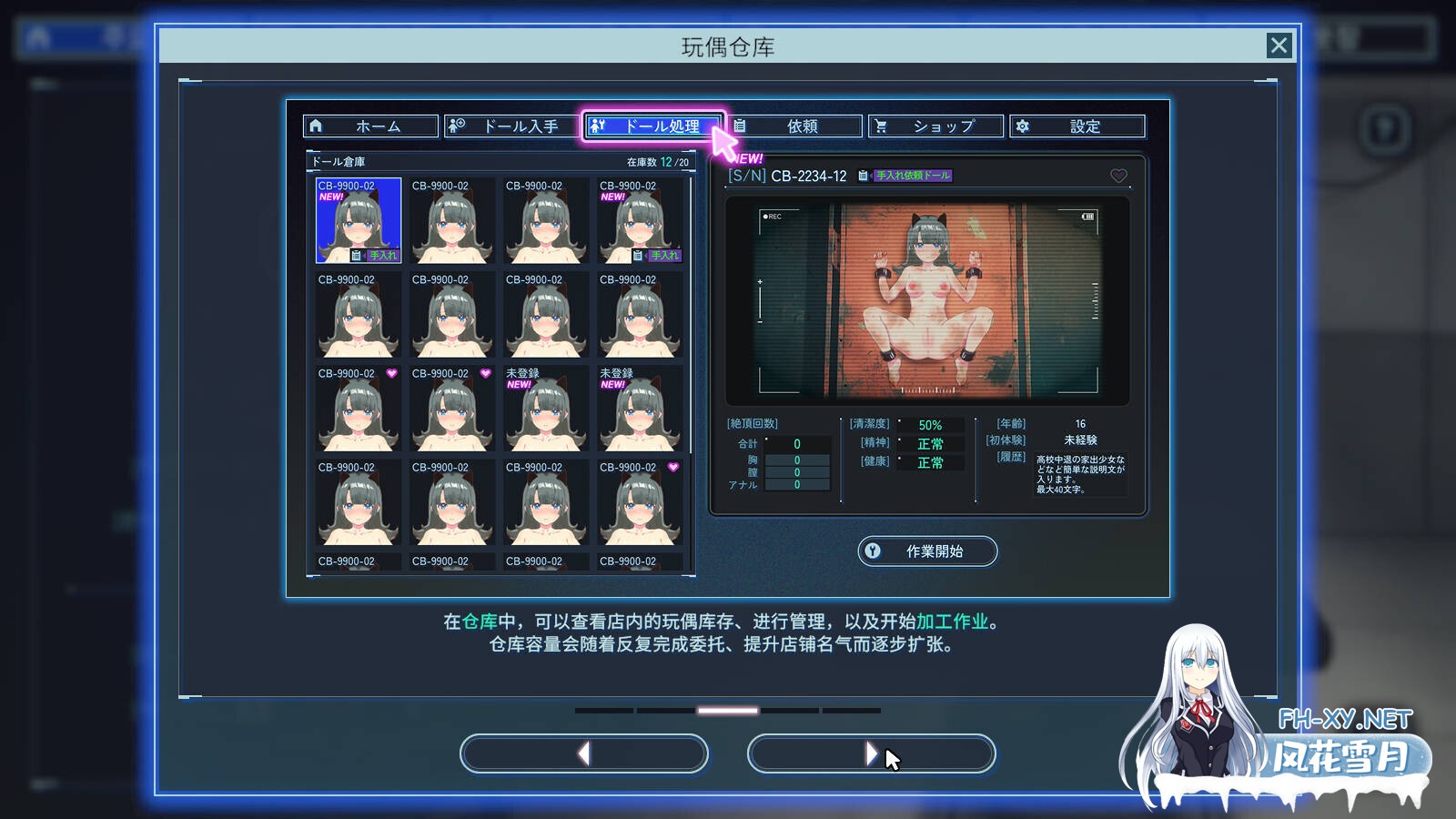Select the person-plus icon for ドール入手

[457, 126]
